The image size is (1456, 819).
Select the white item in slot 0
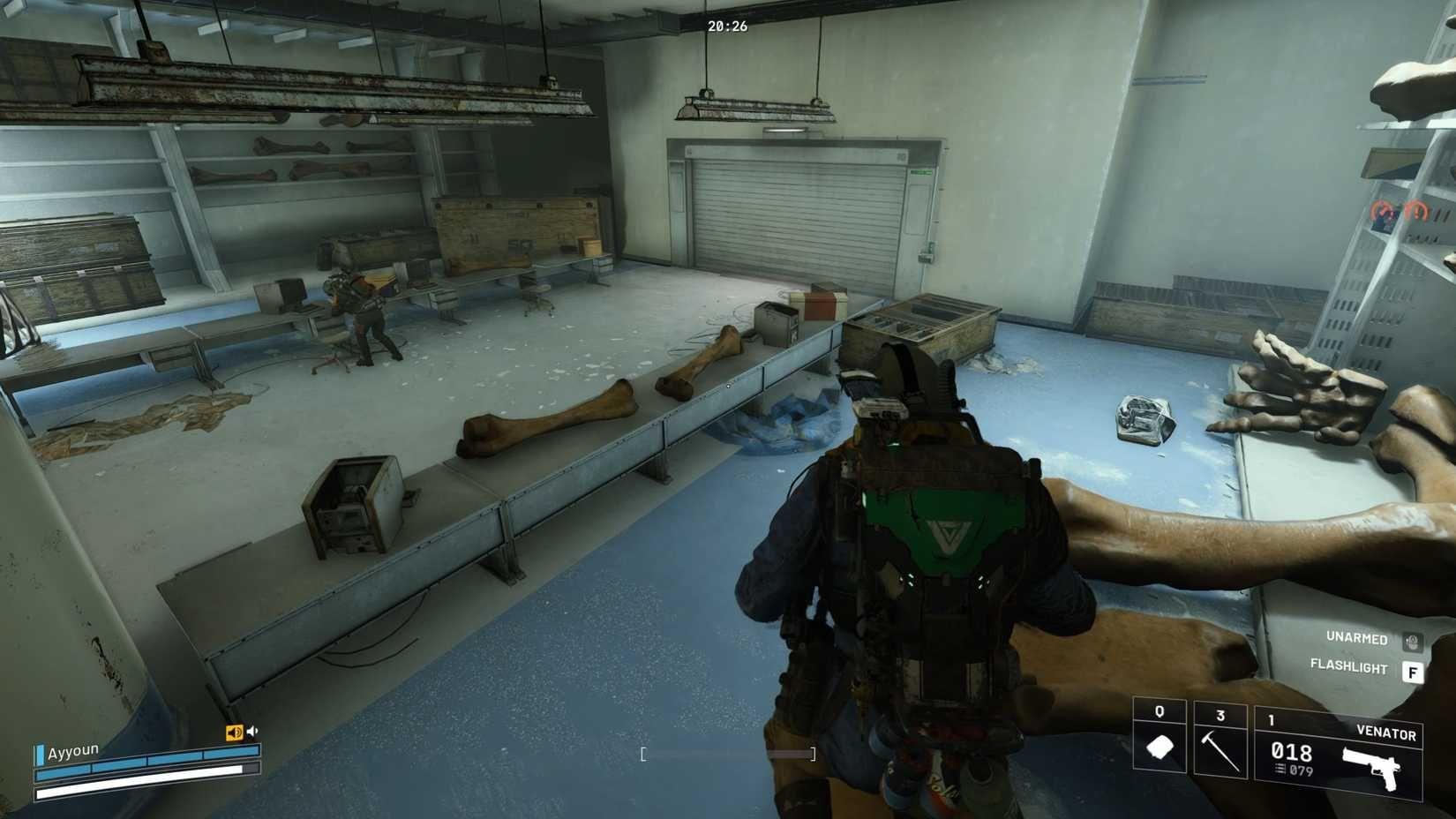coord(1159,747)
